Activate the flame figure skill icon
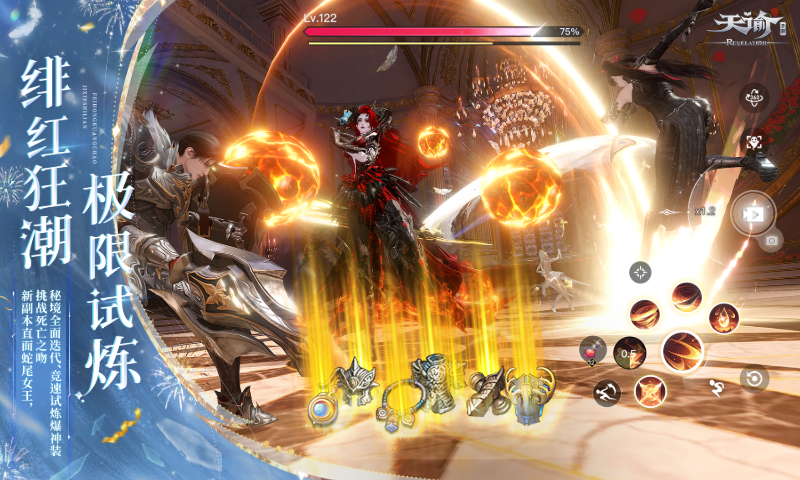The width and height of the screenshot is (800, 480). pyautogui.click(x=722, y=319)
